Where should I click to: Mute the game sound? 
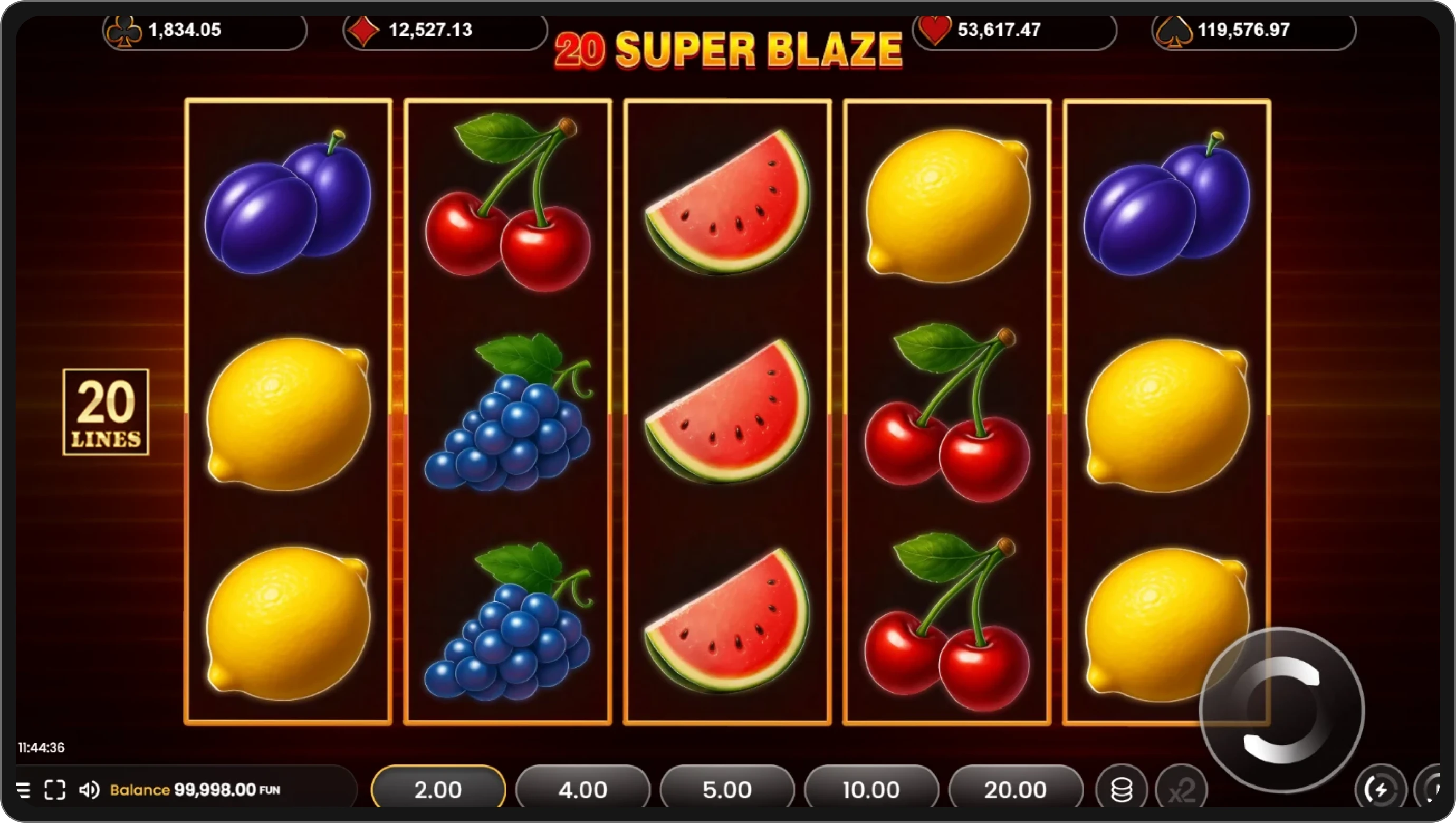(x=90, y=790)
